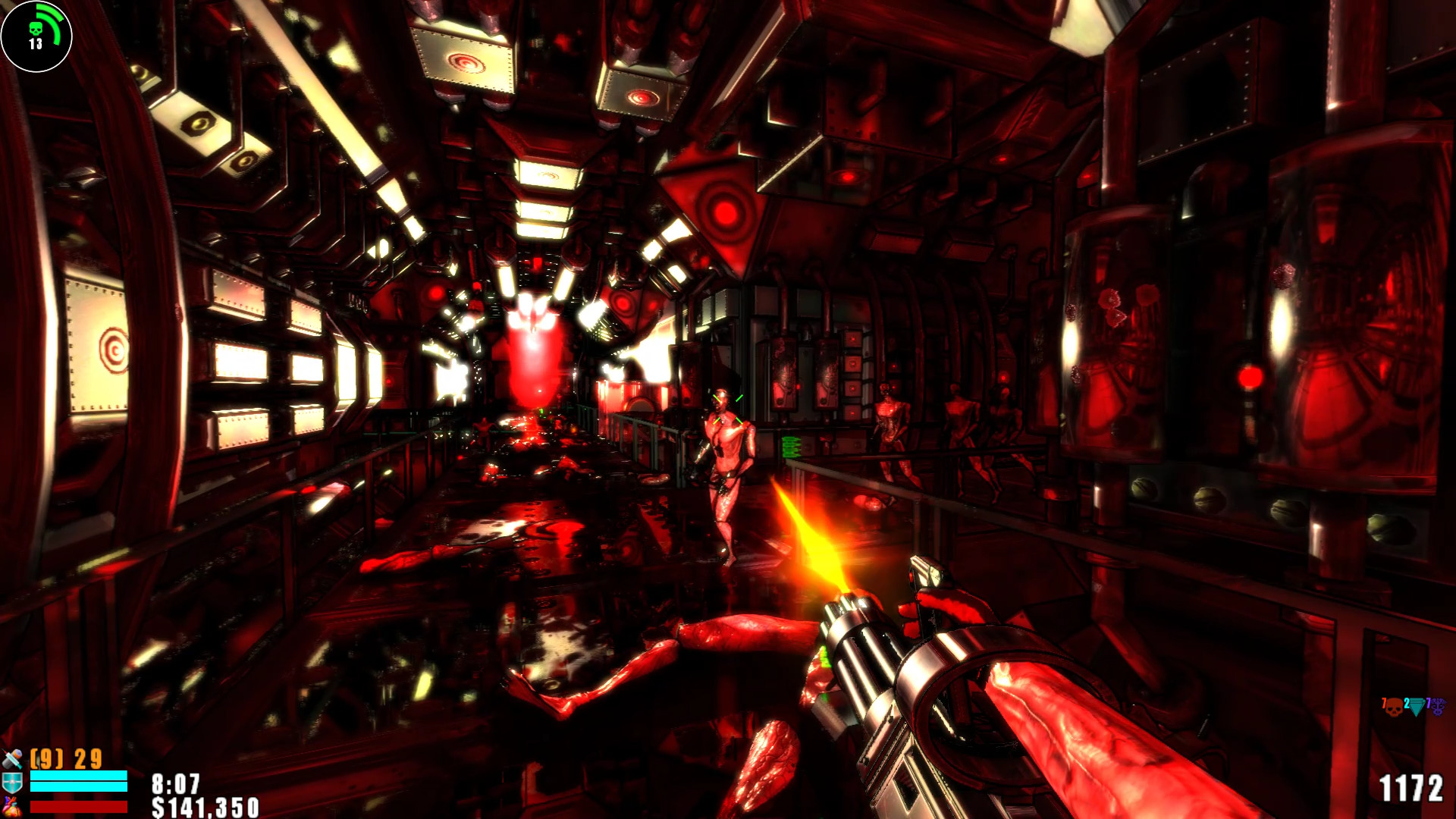This screenshot has width=1456, height=819.
Task: Click the red health bar
Action: pyautogui.click(x=79, y=806)
